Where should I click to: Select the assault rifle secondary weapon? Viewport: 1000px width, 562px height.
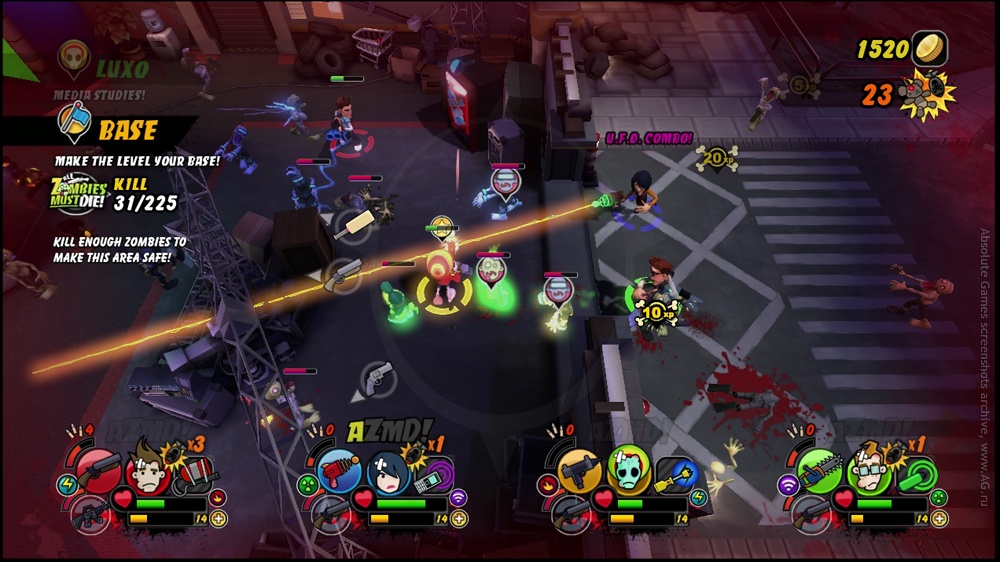89,514
